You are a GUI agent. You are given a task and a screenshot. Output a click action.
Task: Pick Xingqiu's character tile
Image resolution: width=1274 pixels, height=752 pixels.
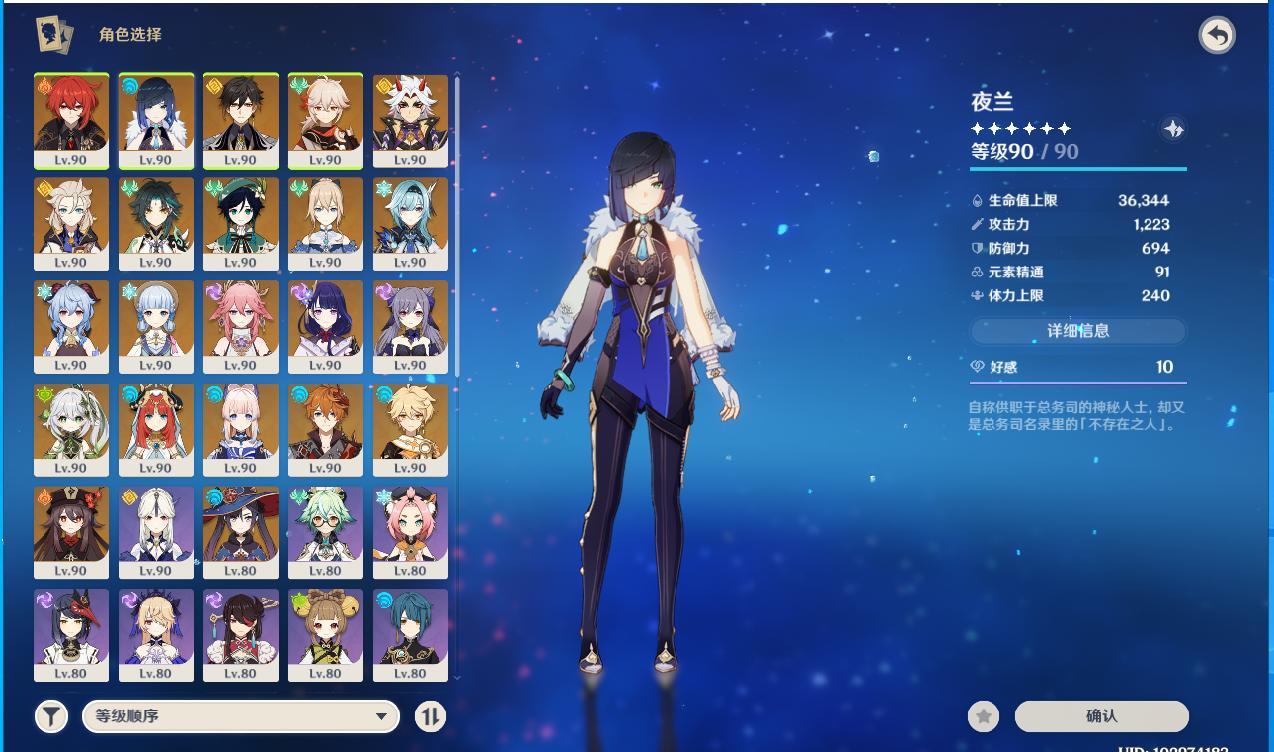(410, 635)
